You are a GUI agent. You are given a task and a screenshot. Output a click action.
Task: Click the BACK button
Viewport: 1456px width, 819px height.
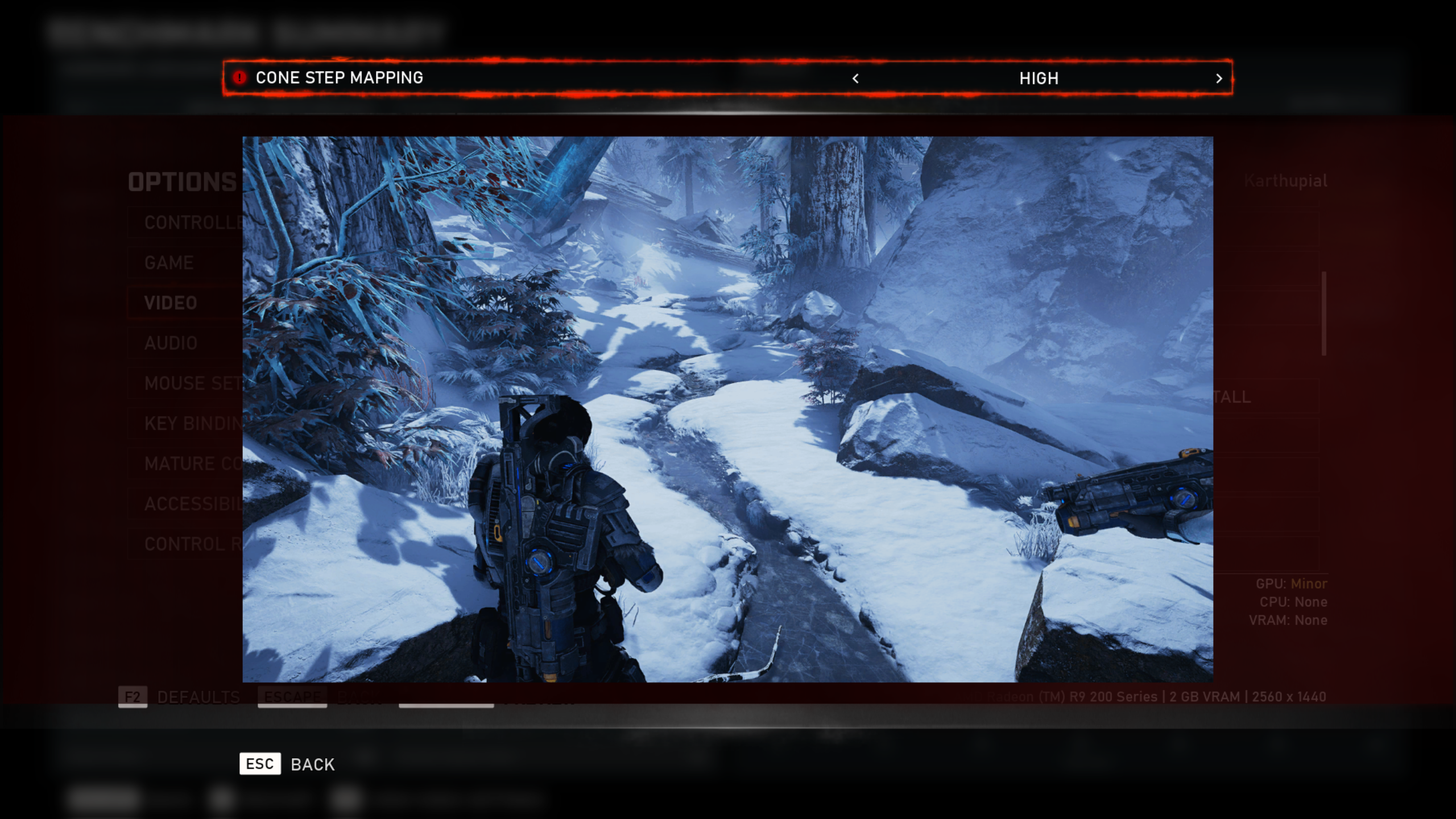[312, 764]
